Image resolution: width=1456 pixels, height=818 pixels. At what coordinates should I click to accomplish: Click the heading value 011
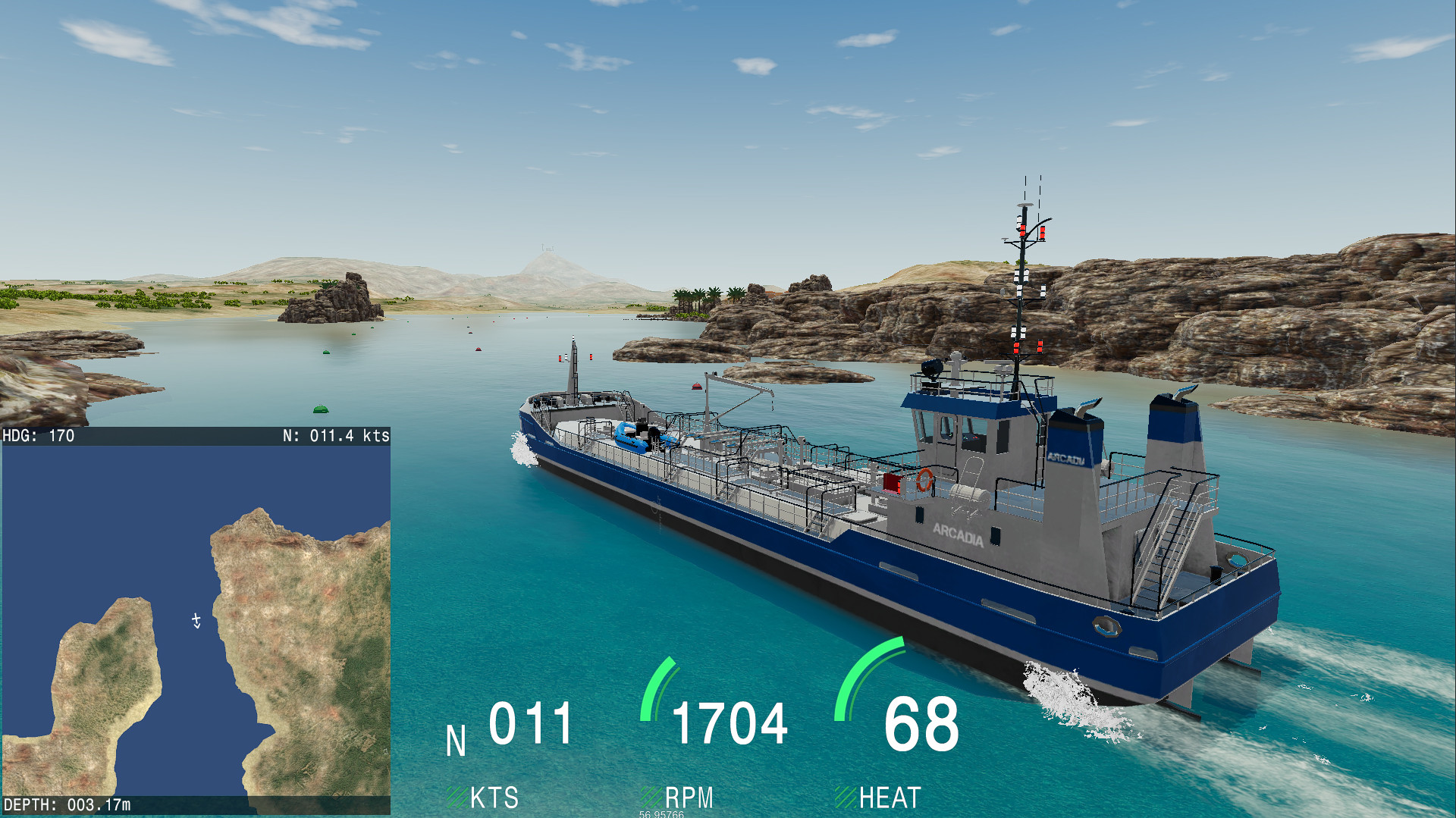[x=531, y=724]
